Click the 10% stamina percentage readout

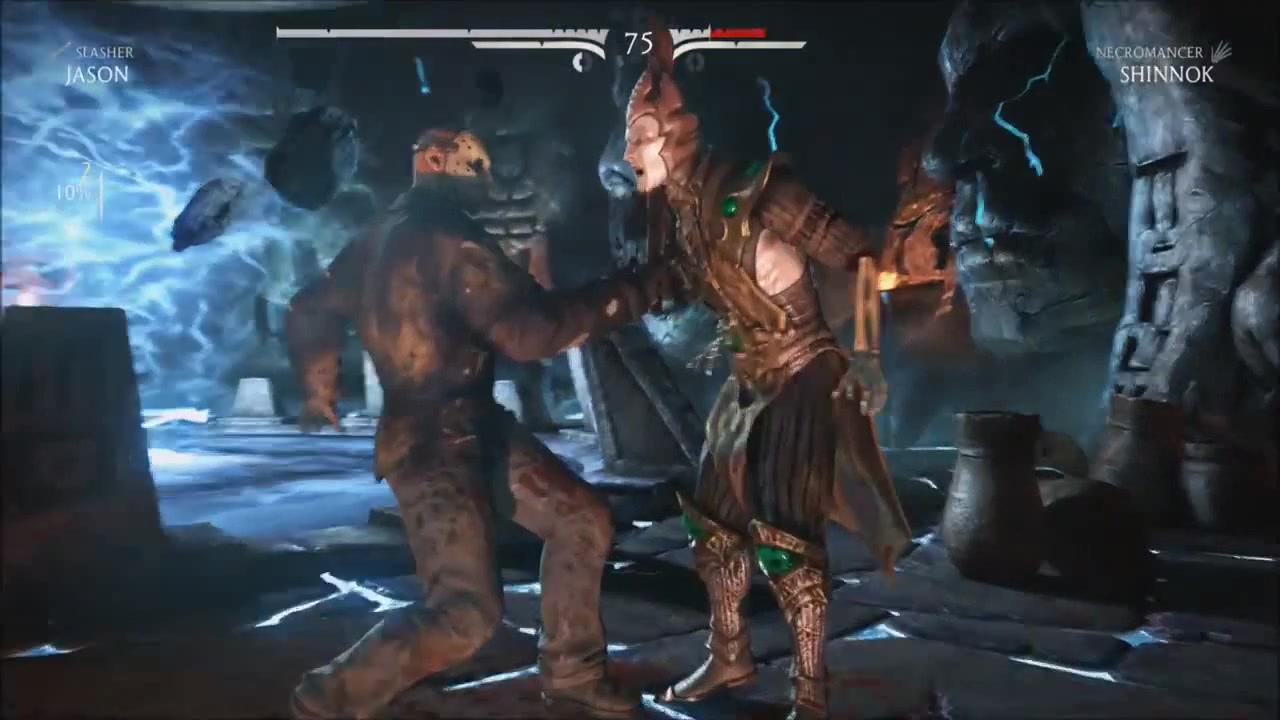coord(73,194)
